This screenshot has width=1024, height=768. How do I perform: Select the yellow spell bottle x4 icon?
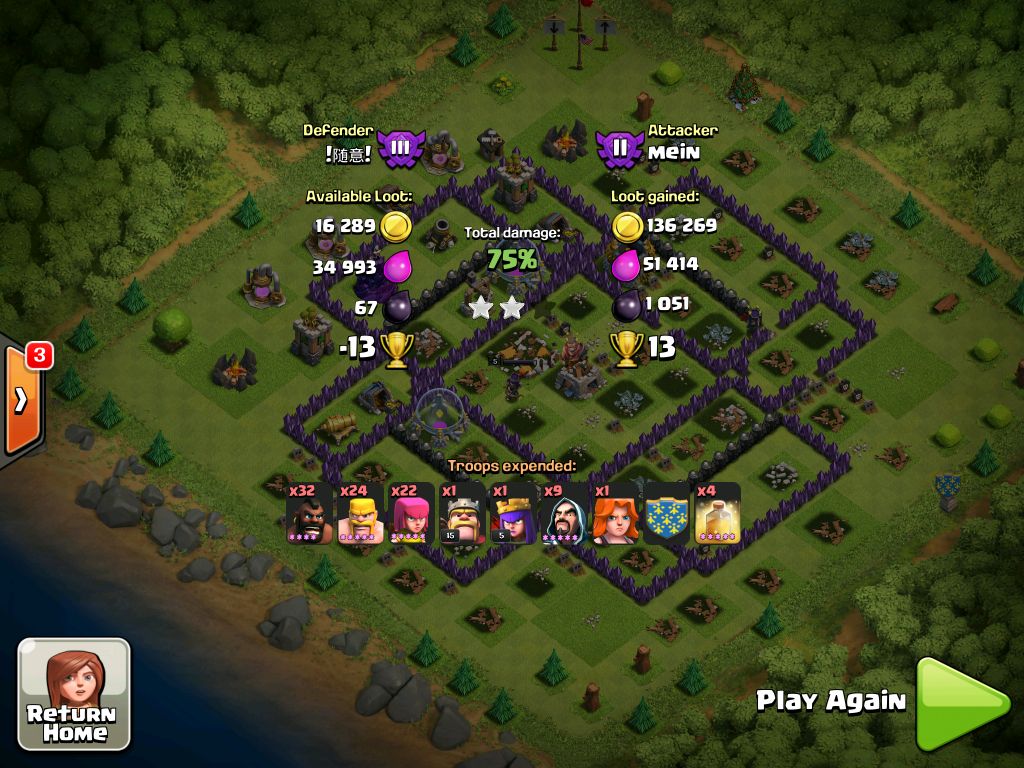point(718,514)
